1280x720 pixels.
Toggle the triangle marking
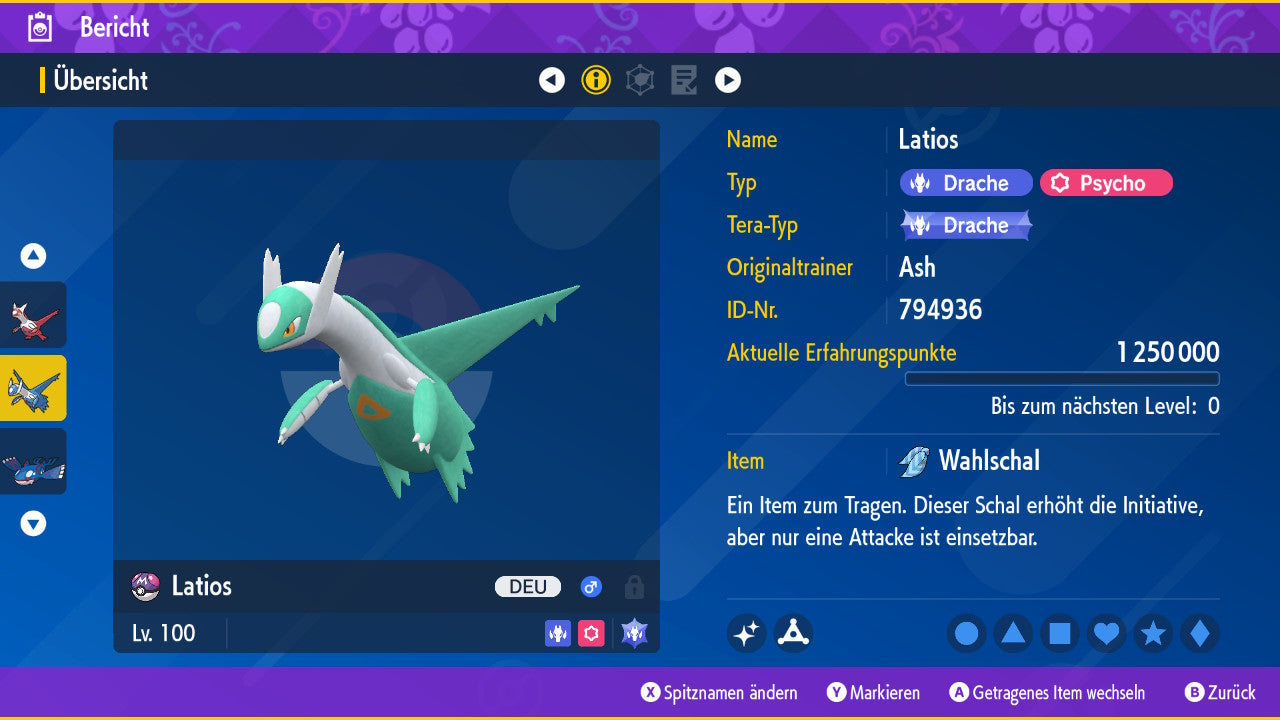[1013, 633]
